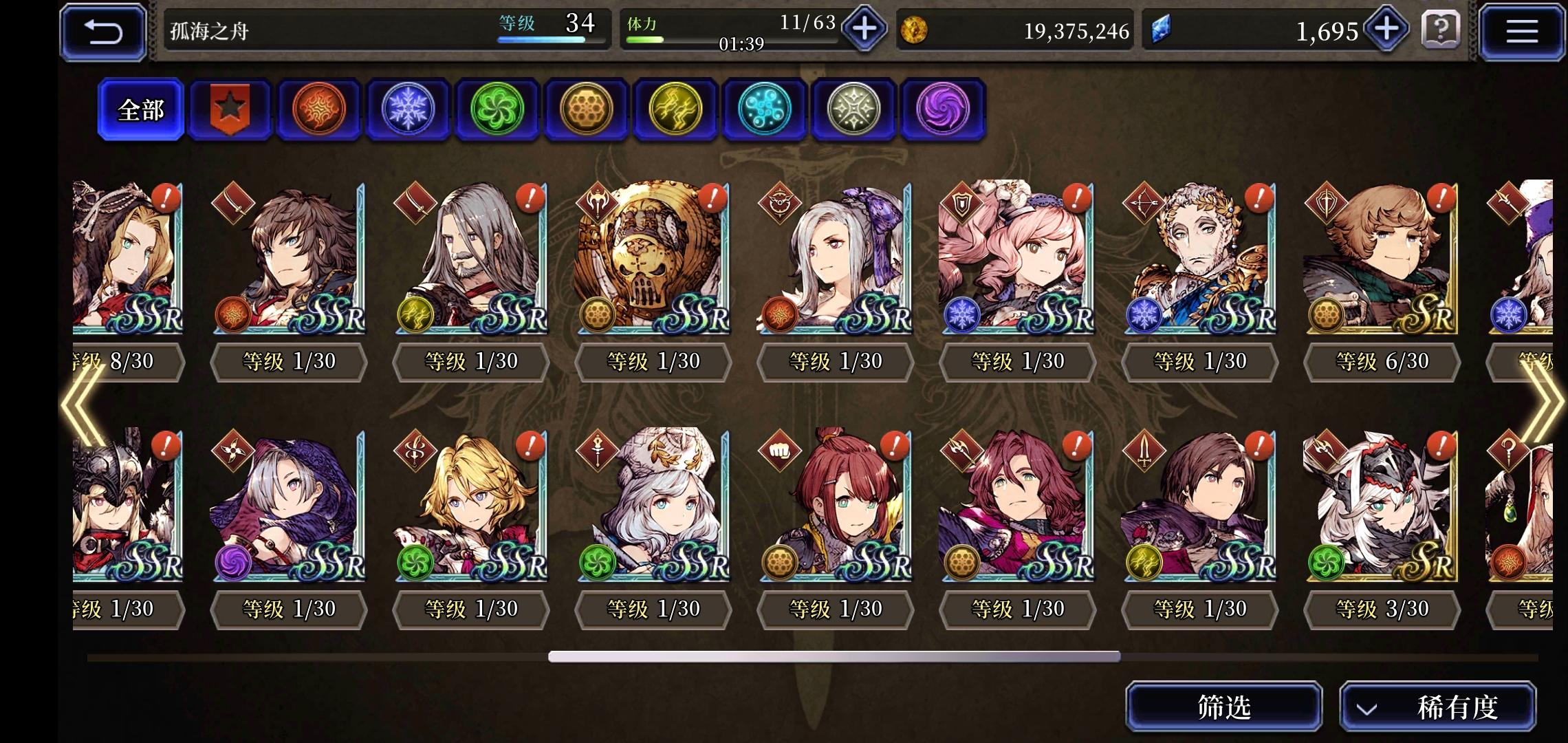
Task: Toggle the 全部 filter to show all units
Action: (140, 109)
